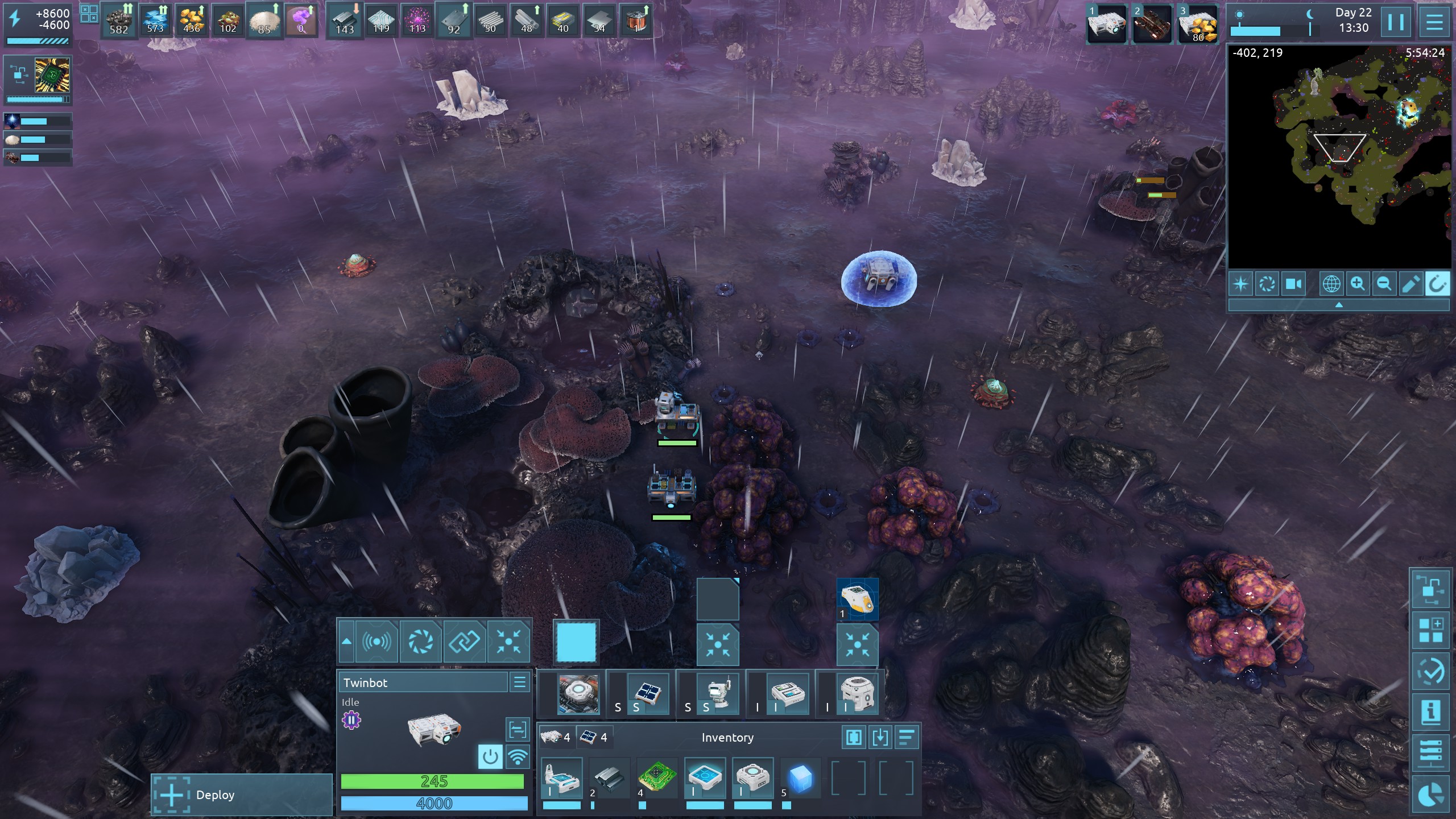
Task: Select unit group 1 Twinbot thumbnail
Action: tap(1106, 24)
